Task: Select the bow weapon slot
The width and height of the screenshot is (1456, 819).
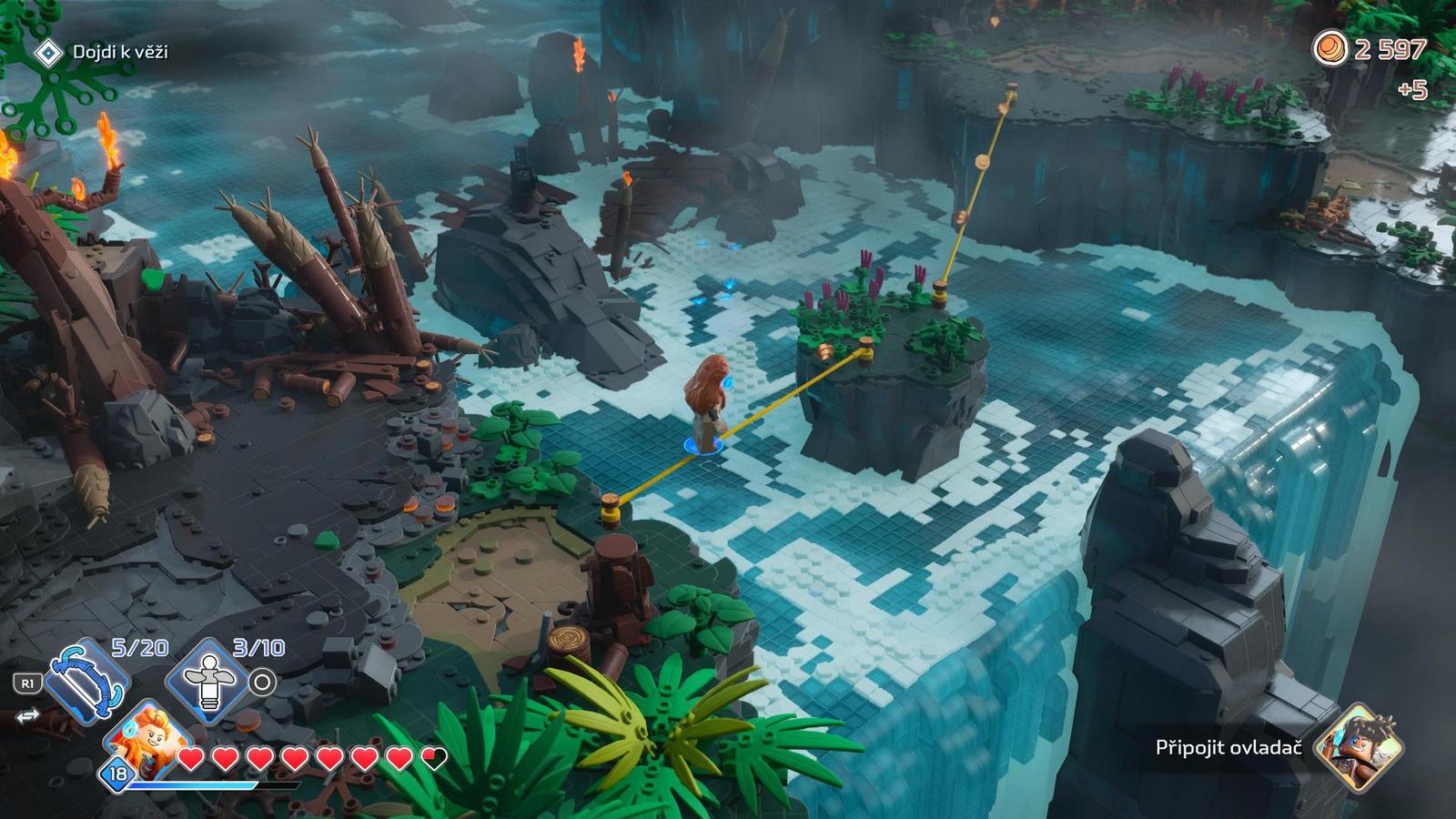Action: click(86, 682)
